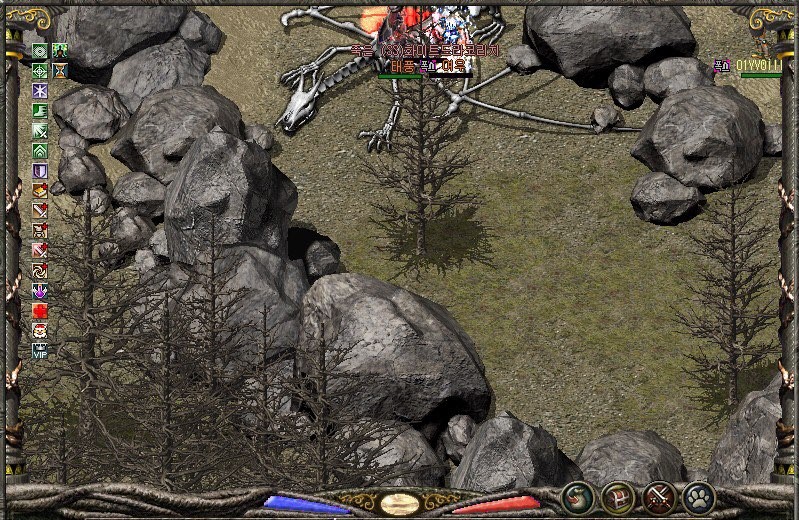Click the crossed swords round button
The width and height of the screenshot is (799, 520).
659,495
